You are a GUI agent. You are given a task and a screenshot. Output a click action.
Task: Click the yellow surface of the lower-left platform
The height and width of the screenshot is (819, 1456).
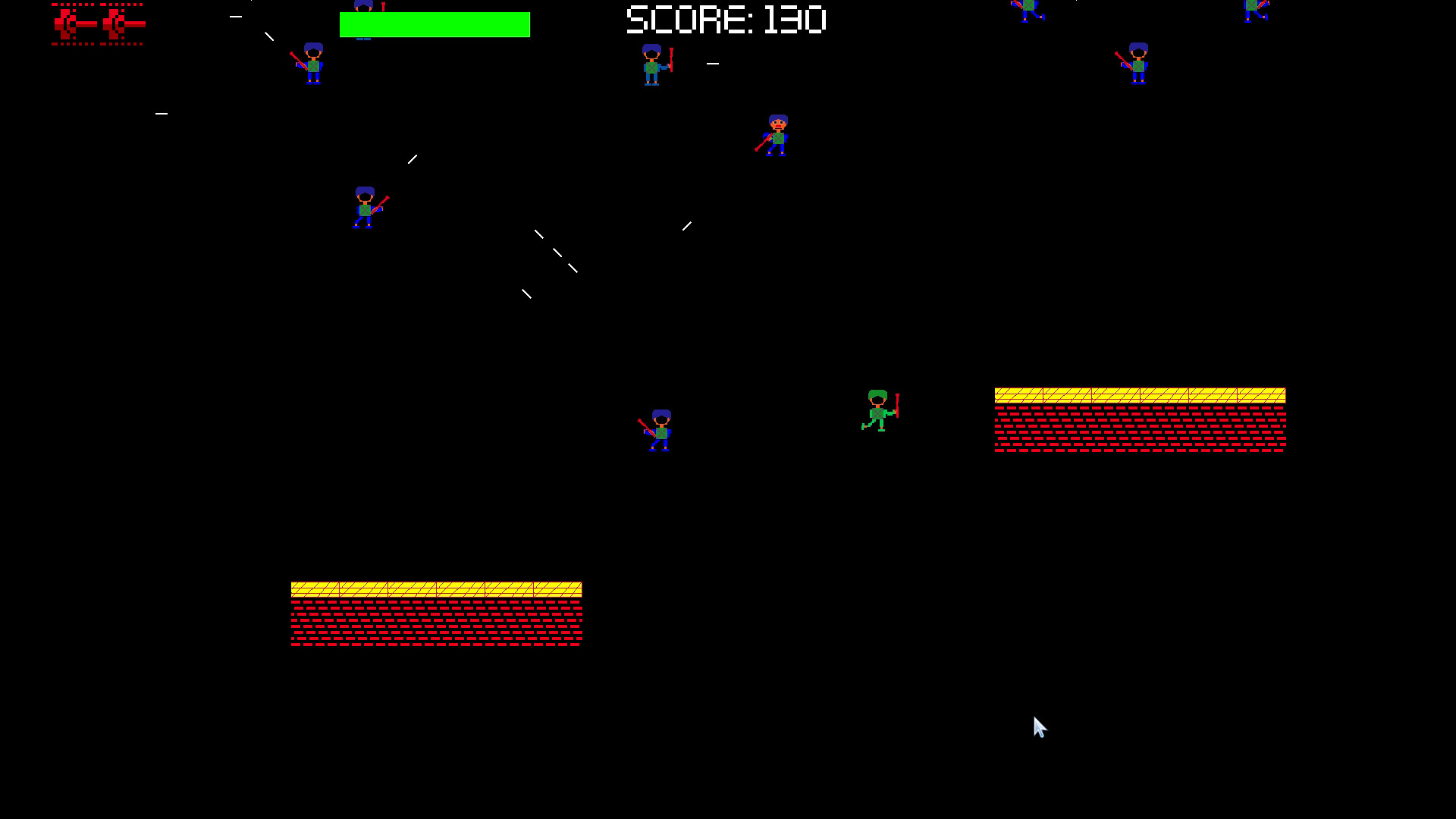pyautogui.click(x=436, y=588)
